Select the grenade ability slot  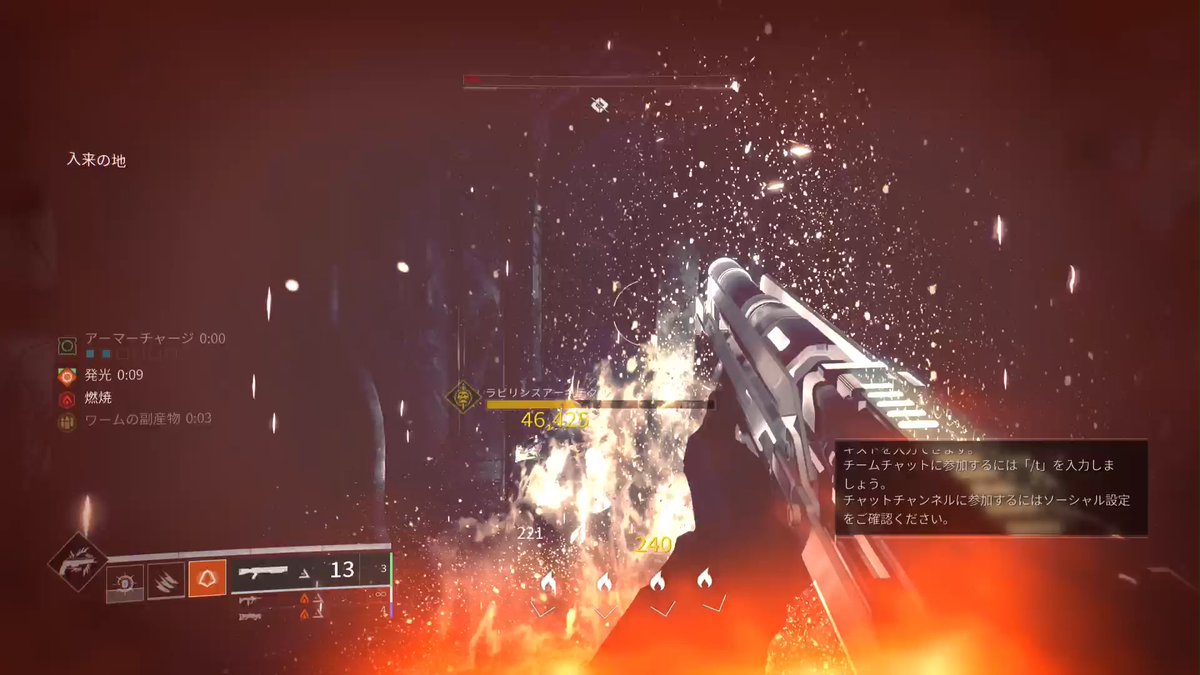coord(126,582)
